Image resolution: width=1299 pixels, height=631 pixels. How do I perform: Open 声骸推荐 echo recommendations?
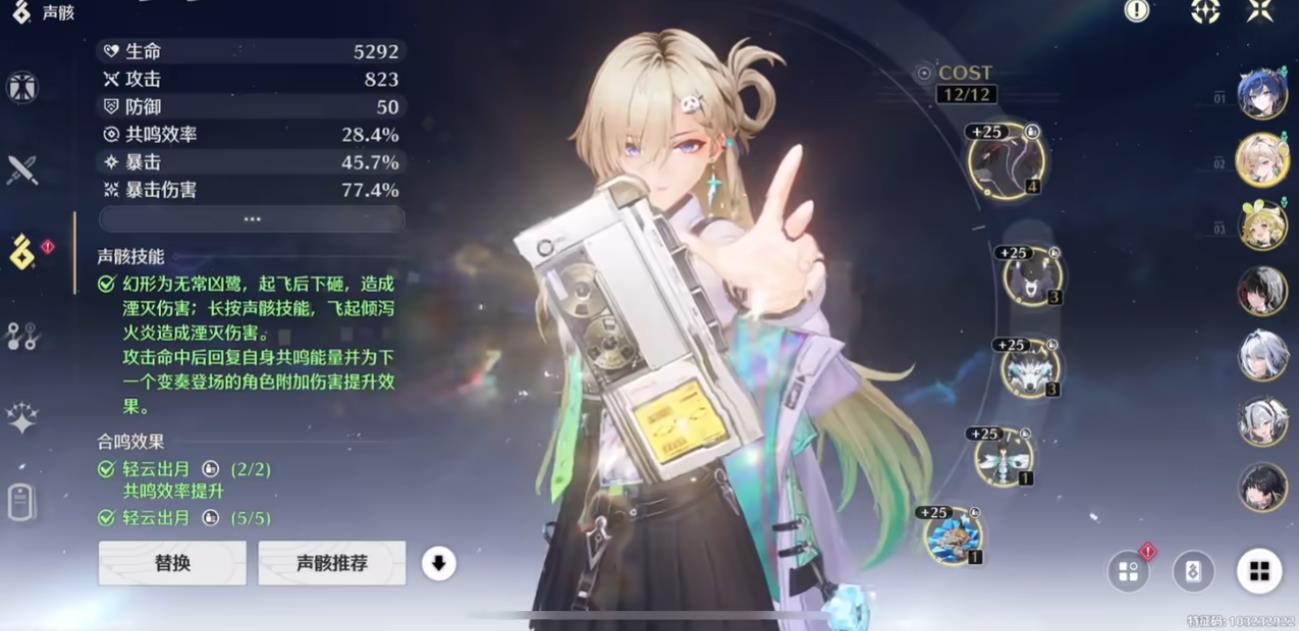tap(332, 563)
